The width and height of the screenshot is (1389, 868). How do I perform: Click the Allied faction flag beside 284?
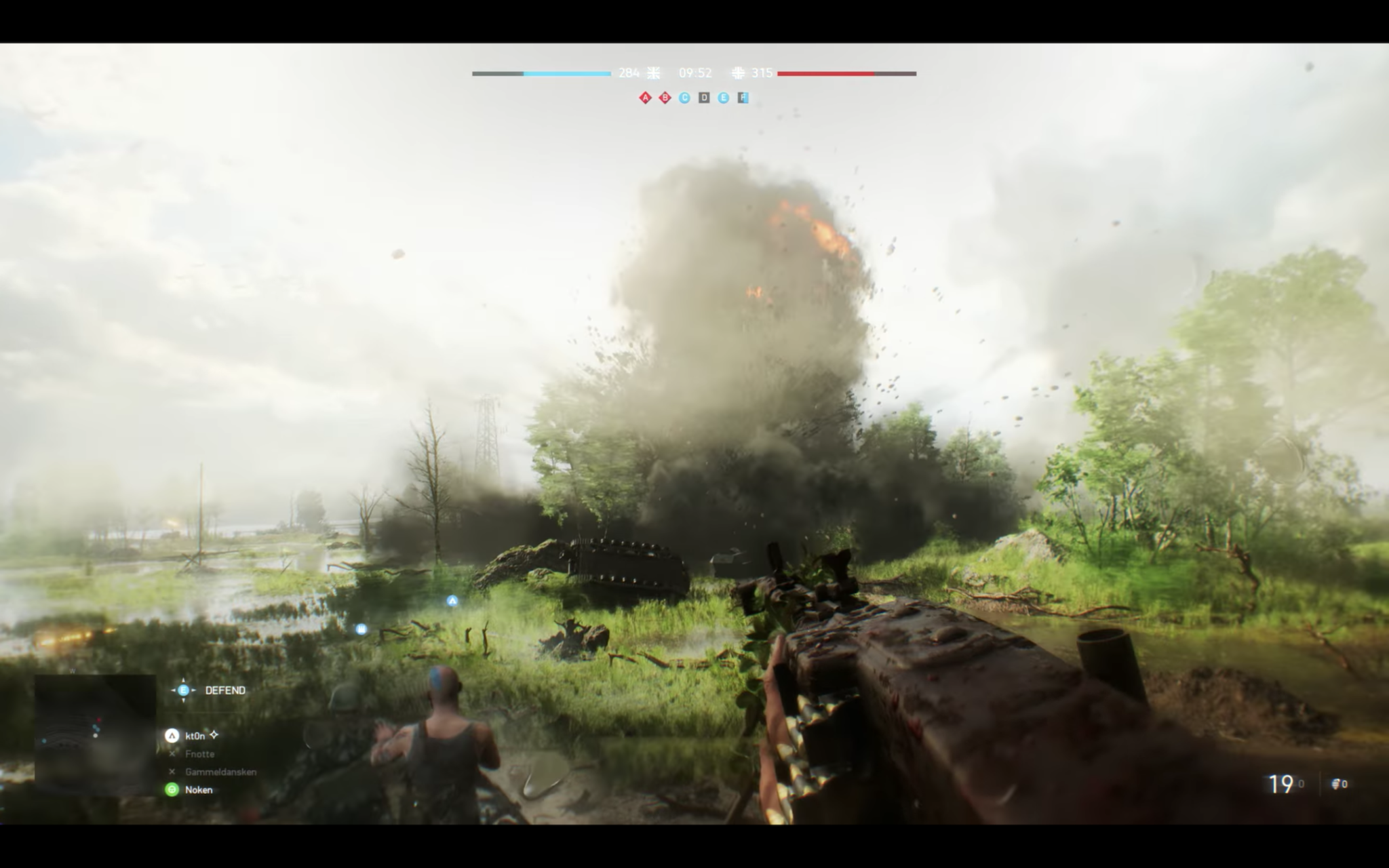pyautogui.click(x=652, y=73)
